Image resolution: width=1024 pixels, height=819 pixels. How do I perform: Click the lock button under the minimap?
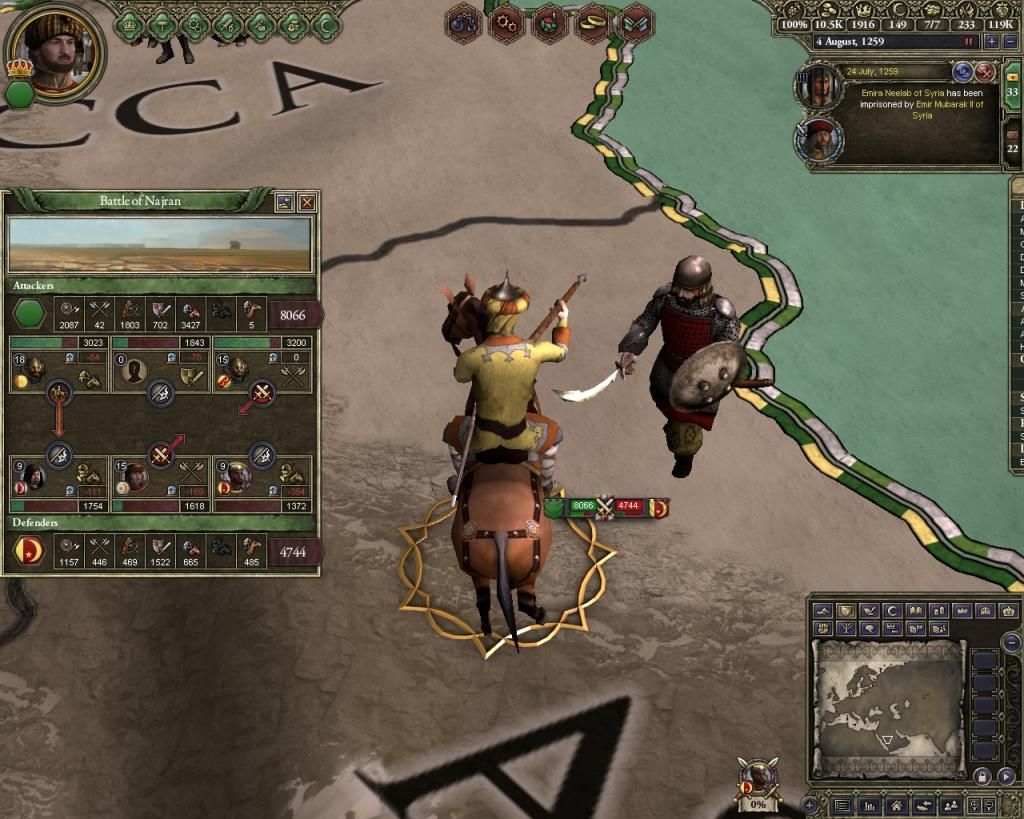pos(982,776)
